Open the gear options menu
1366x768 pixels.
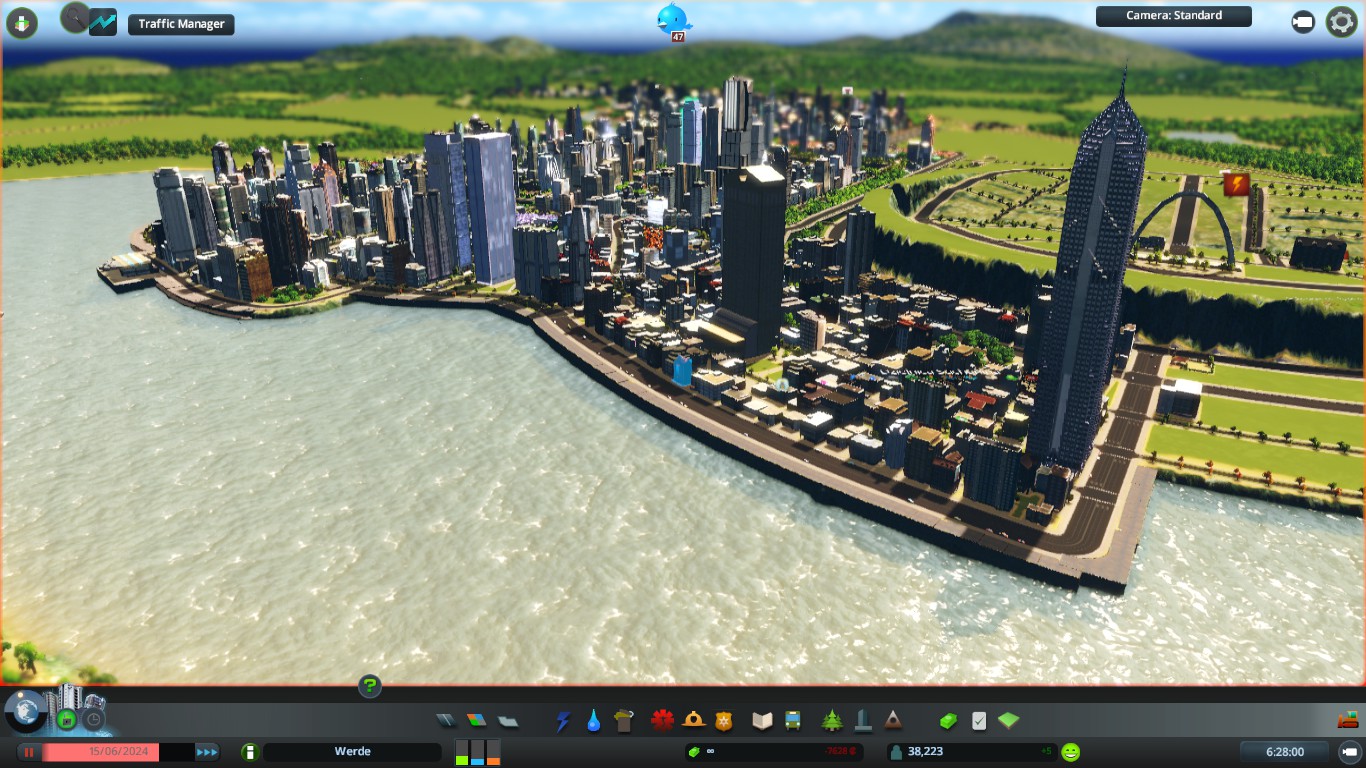(1341, 22)
